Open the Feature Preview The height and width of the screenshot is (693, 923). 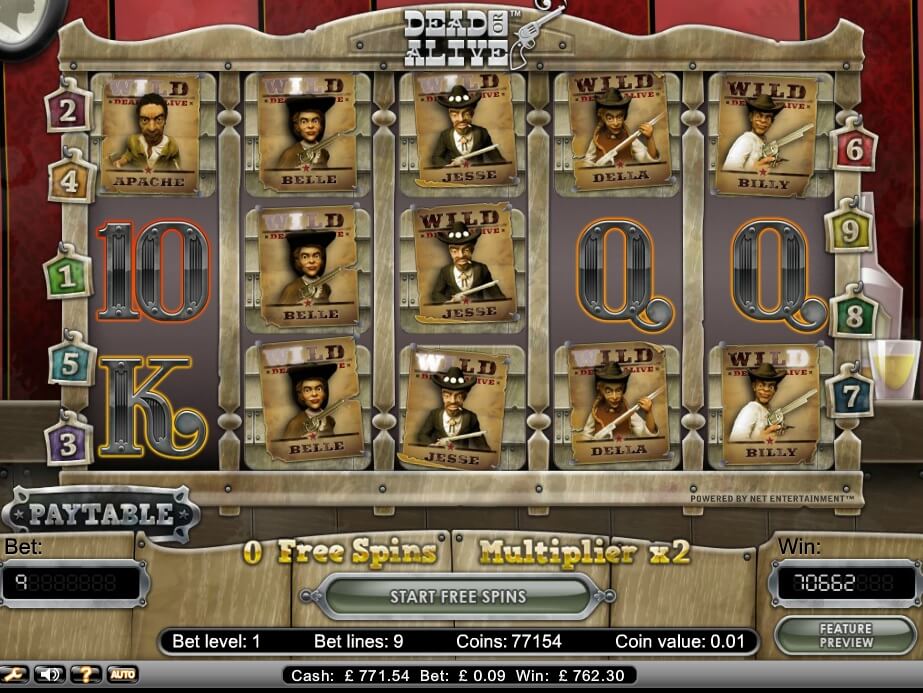(845, 636)
